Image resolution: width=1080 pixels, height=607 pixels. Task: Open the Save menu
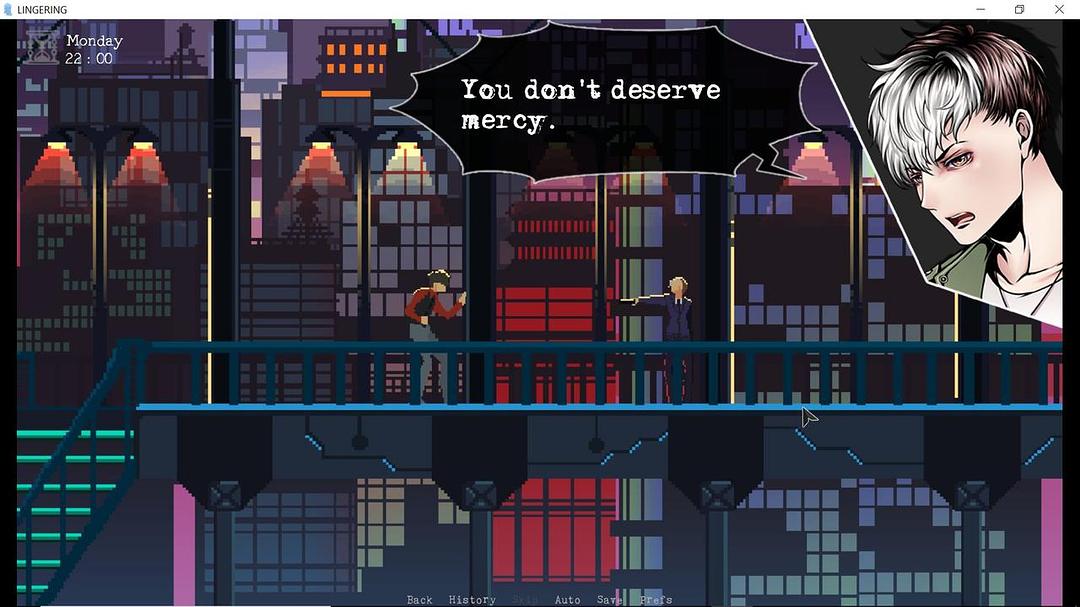point(609,600)
